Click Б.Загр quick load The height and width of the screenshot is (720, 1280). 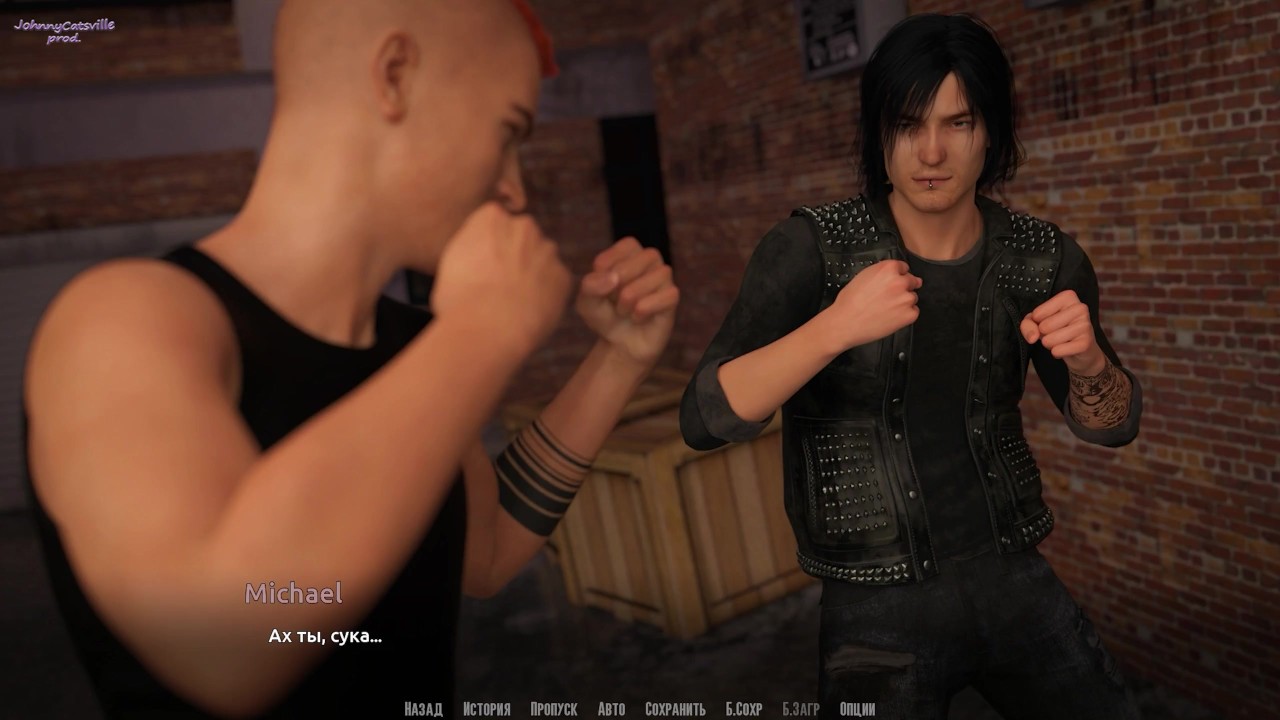(x=800, y=709)
